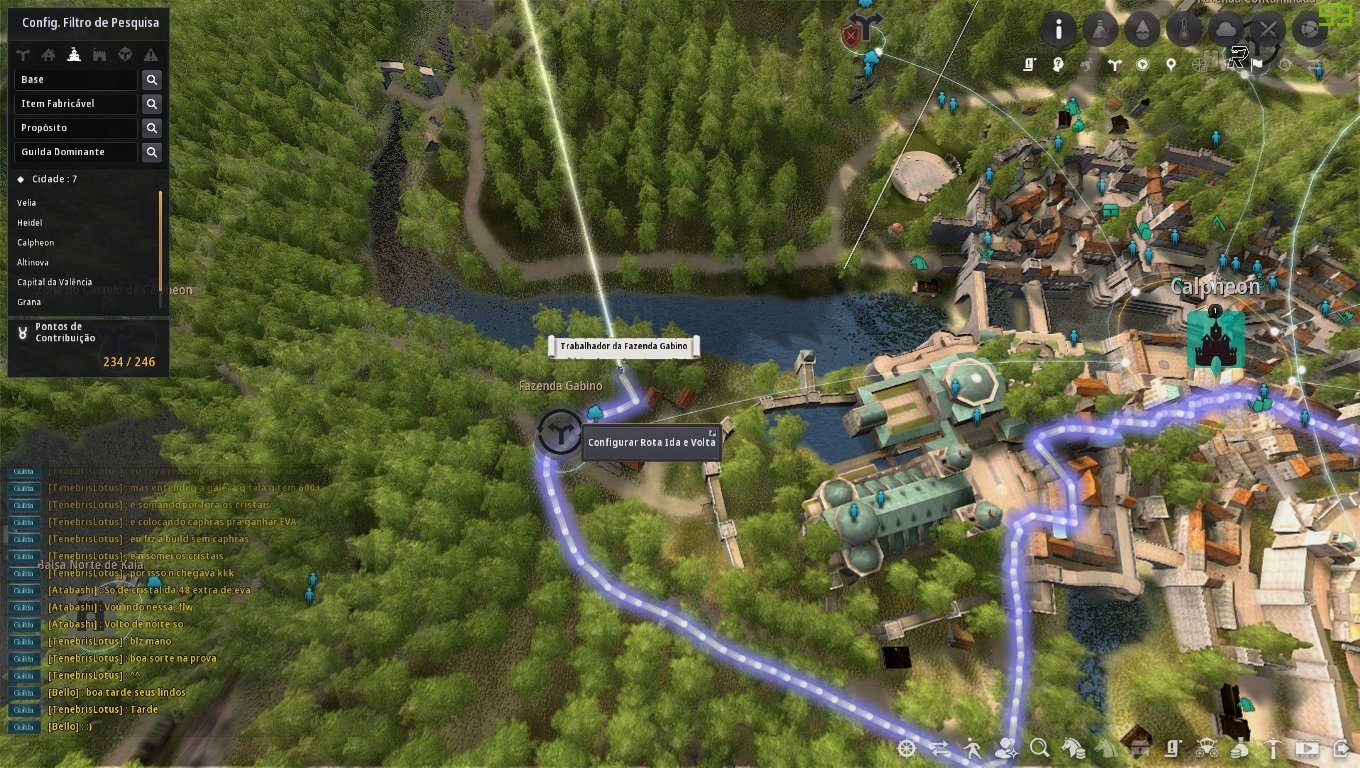Image resolution: width=1360 pixels, height=768 pixels.
Task: Select Calpheon in the city list
Action: [36, 243]
